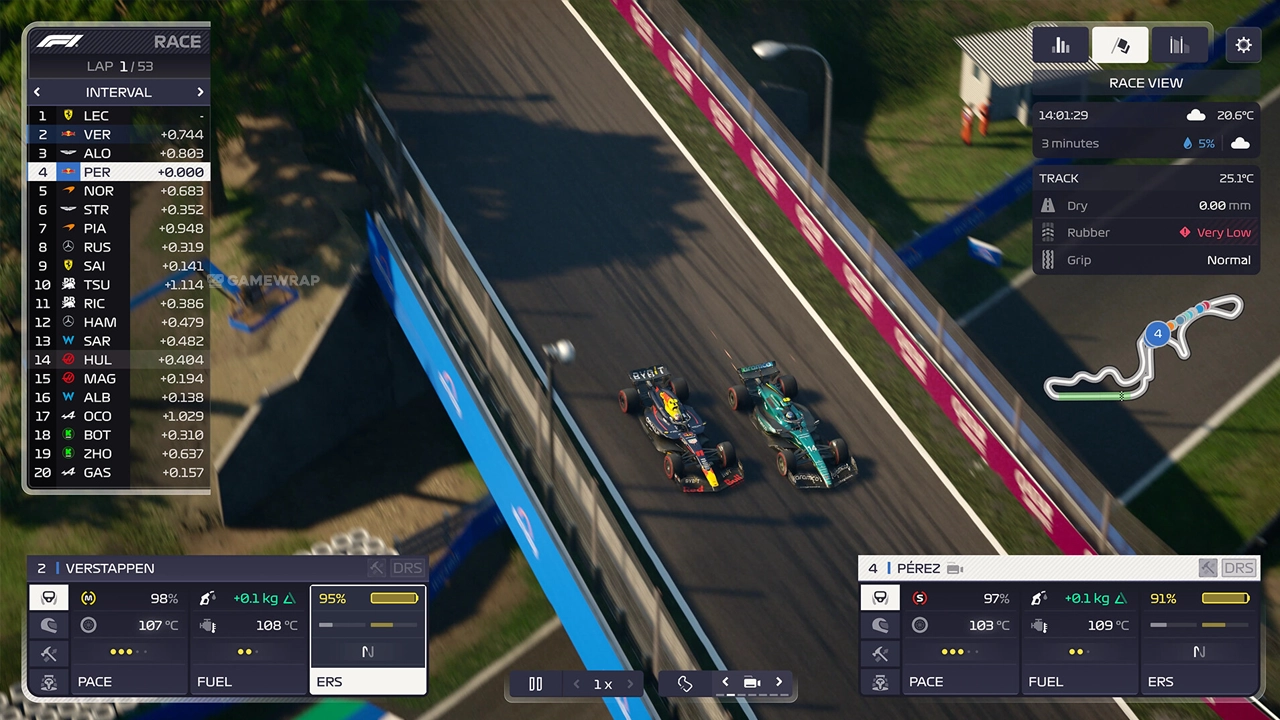This screenshot has width=1280, height=720.
Task: Select HAM row in the standings
Action: [x=118, y=322]
